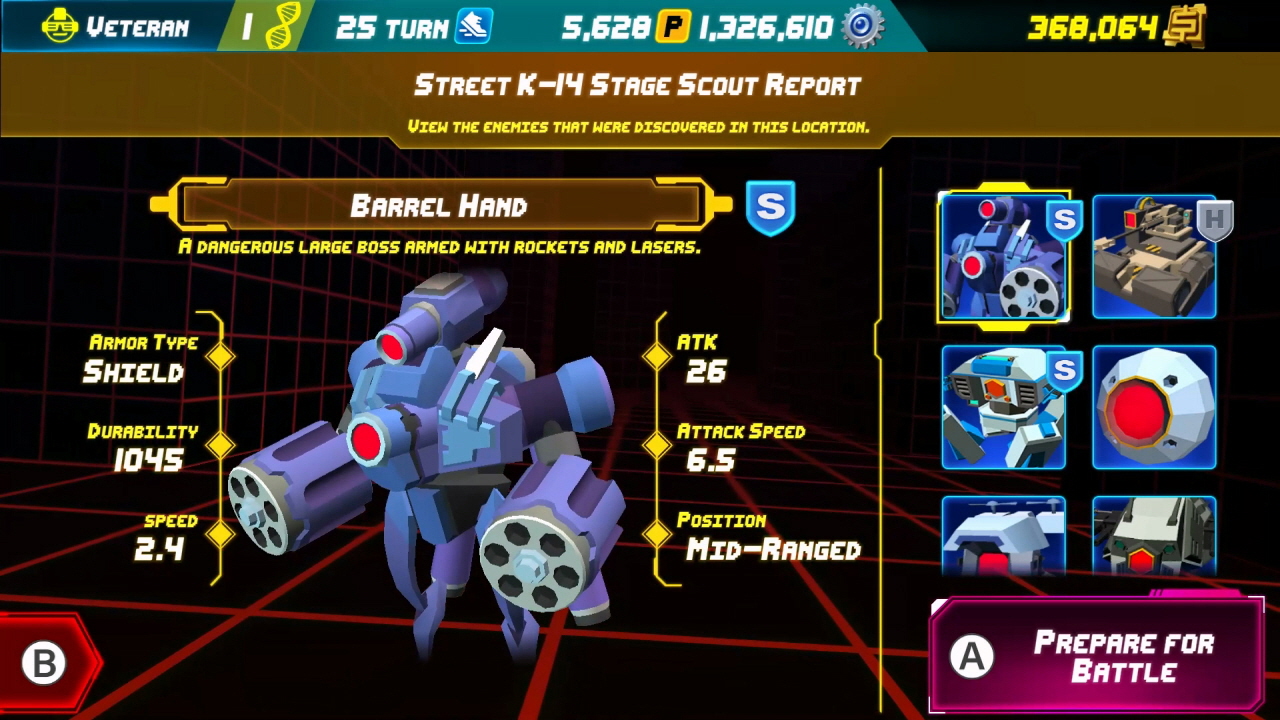The width and height of the screenshot is (1280, 720).
Task: Click the diamond marker beside the ATK stat
Action: pos(657,357)
